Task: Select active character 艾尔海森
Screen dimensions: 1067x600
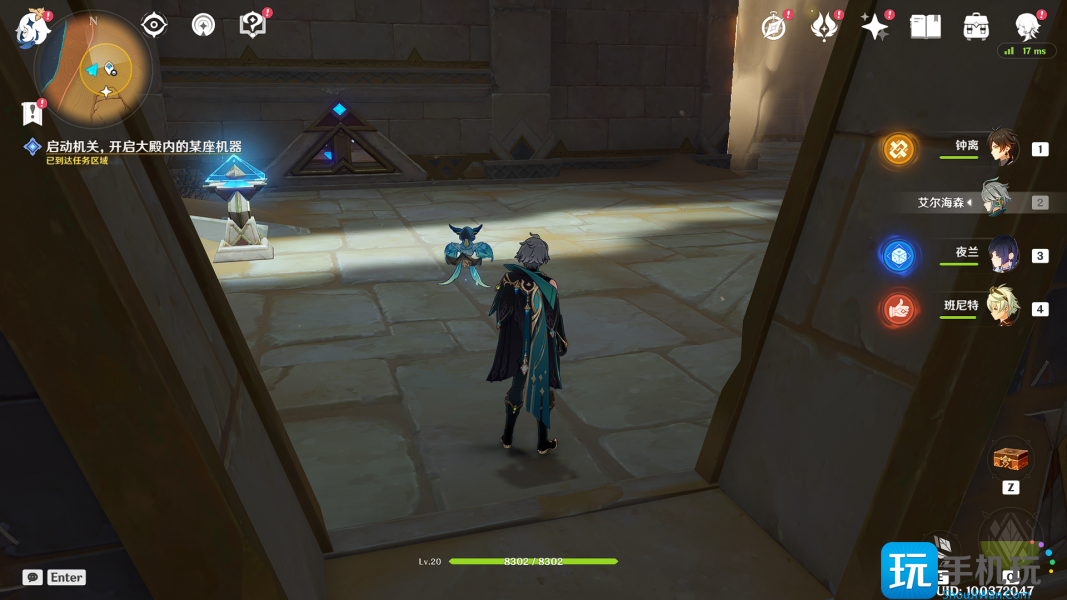Action: (x=995, y=201)
